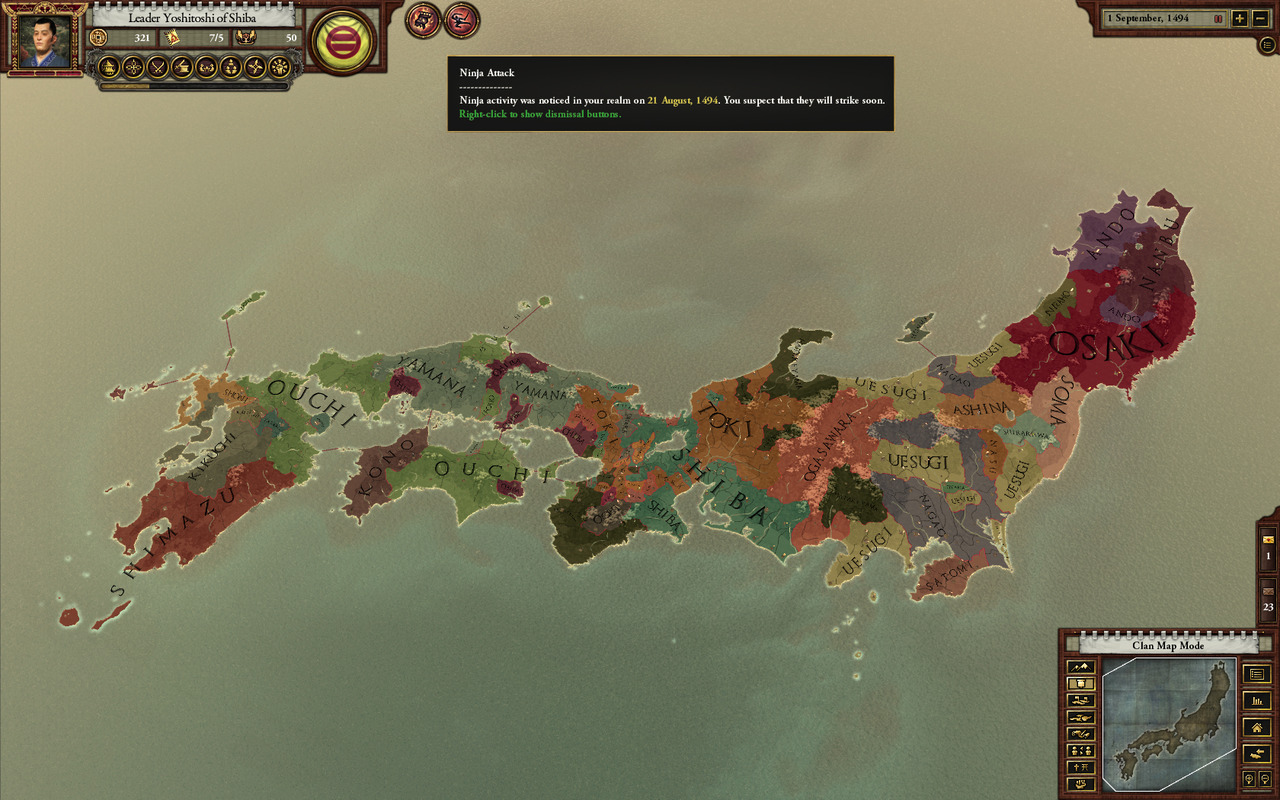Decrease game speed with minus button

(x=1258, y=18)
